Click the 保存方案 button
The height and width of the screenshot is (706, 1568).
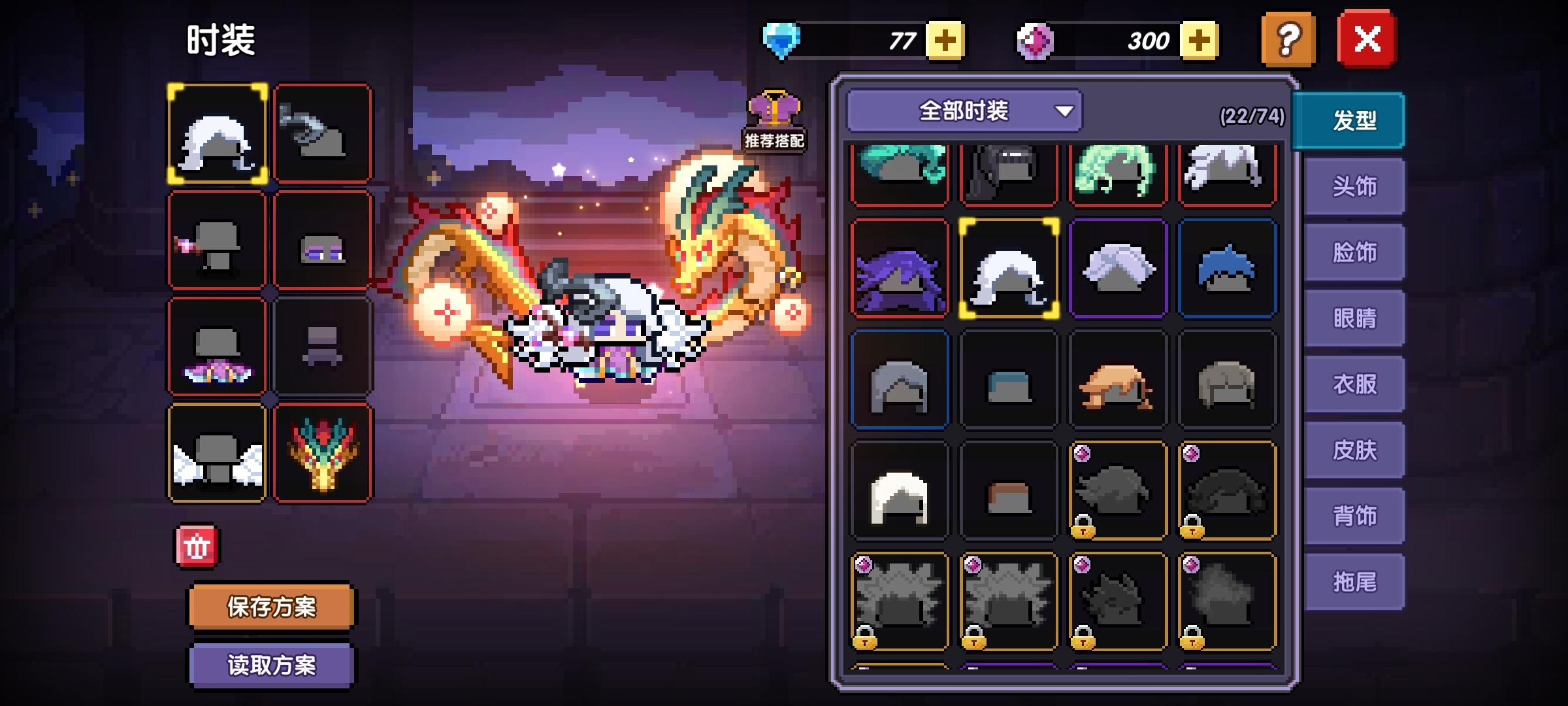[x=272, y=605]
